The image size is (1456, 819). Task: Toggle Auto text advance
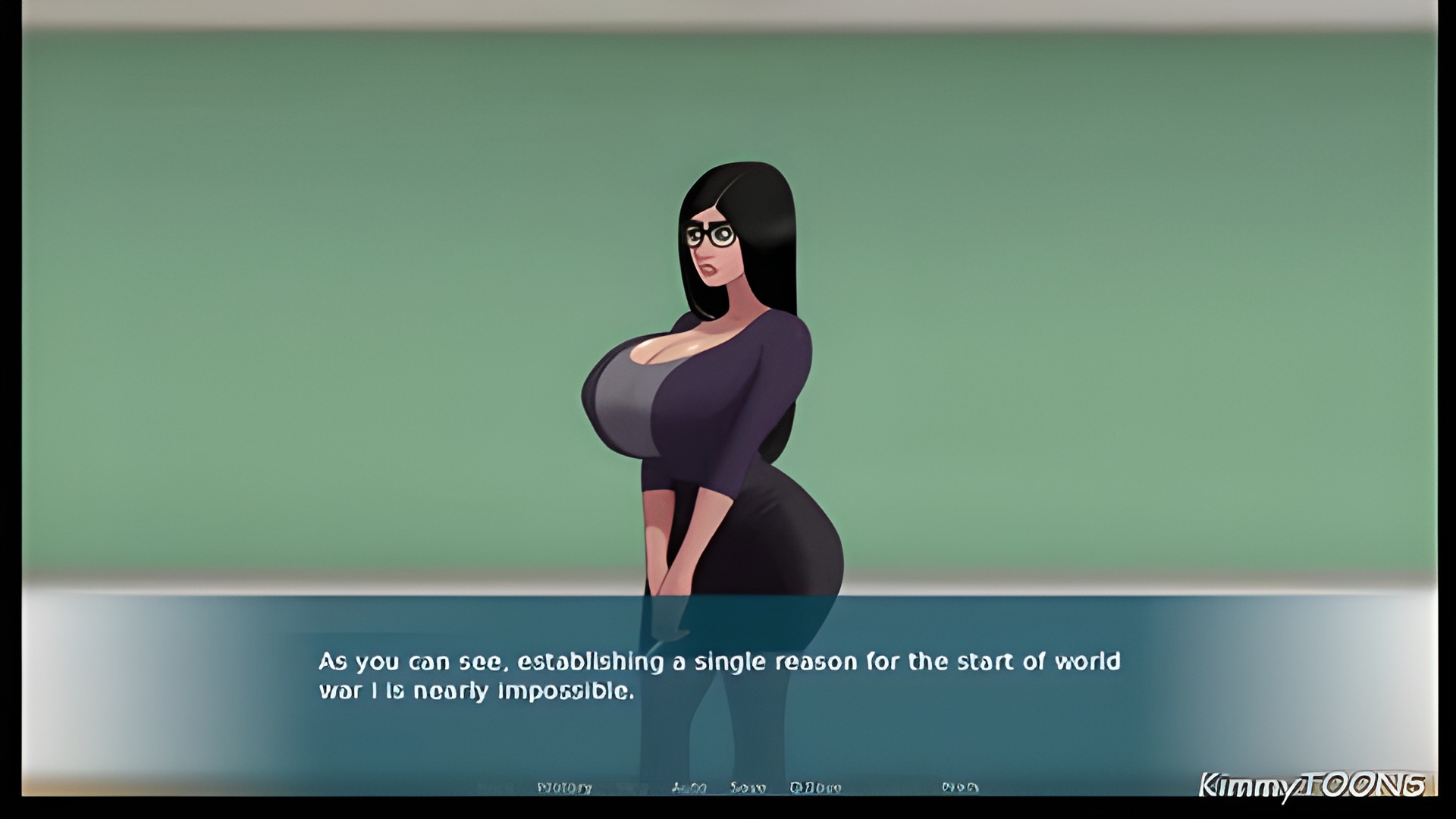(x=689, y=788)
